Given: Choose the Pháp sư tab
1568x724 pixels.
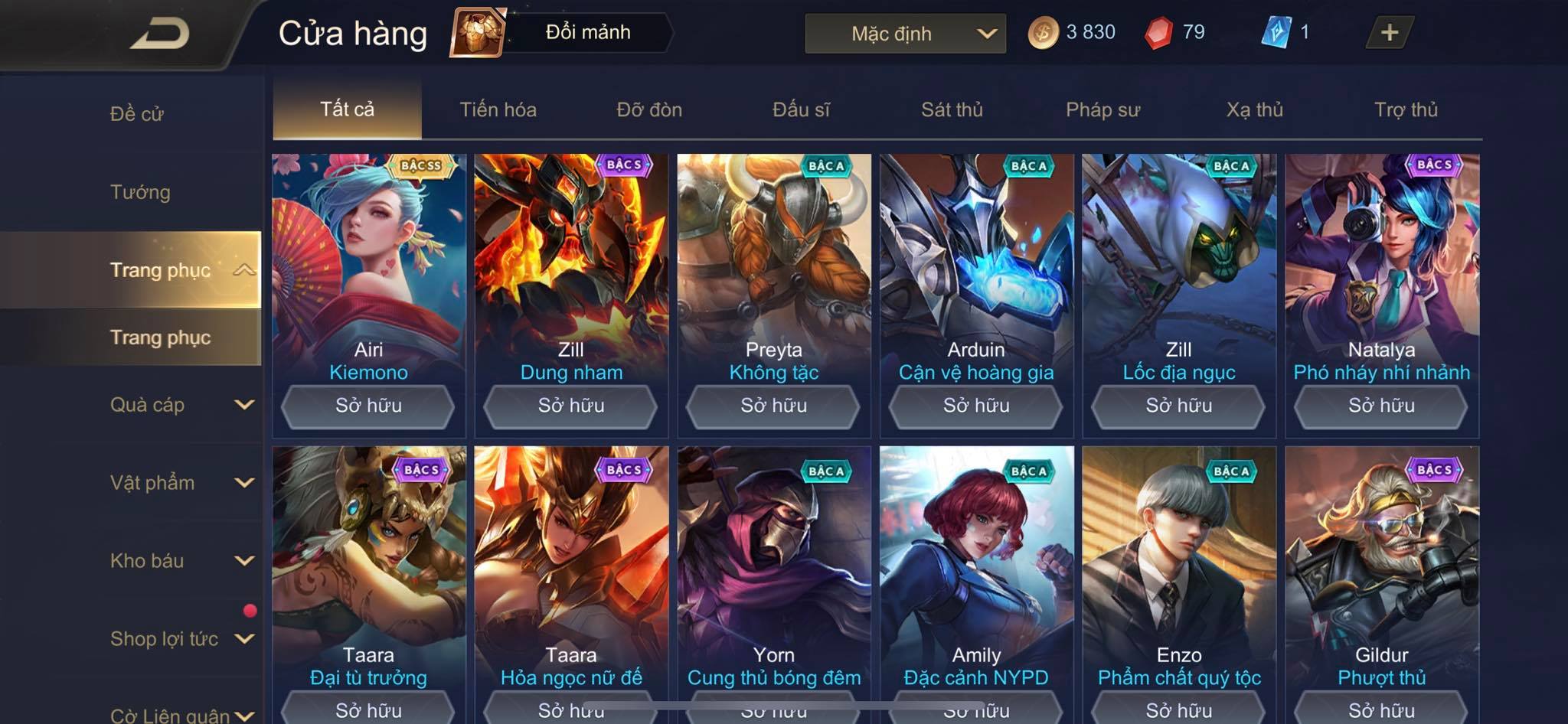Looking at the screenshot, I should 1102,109.
